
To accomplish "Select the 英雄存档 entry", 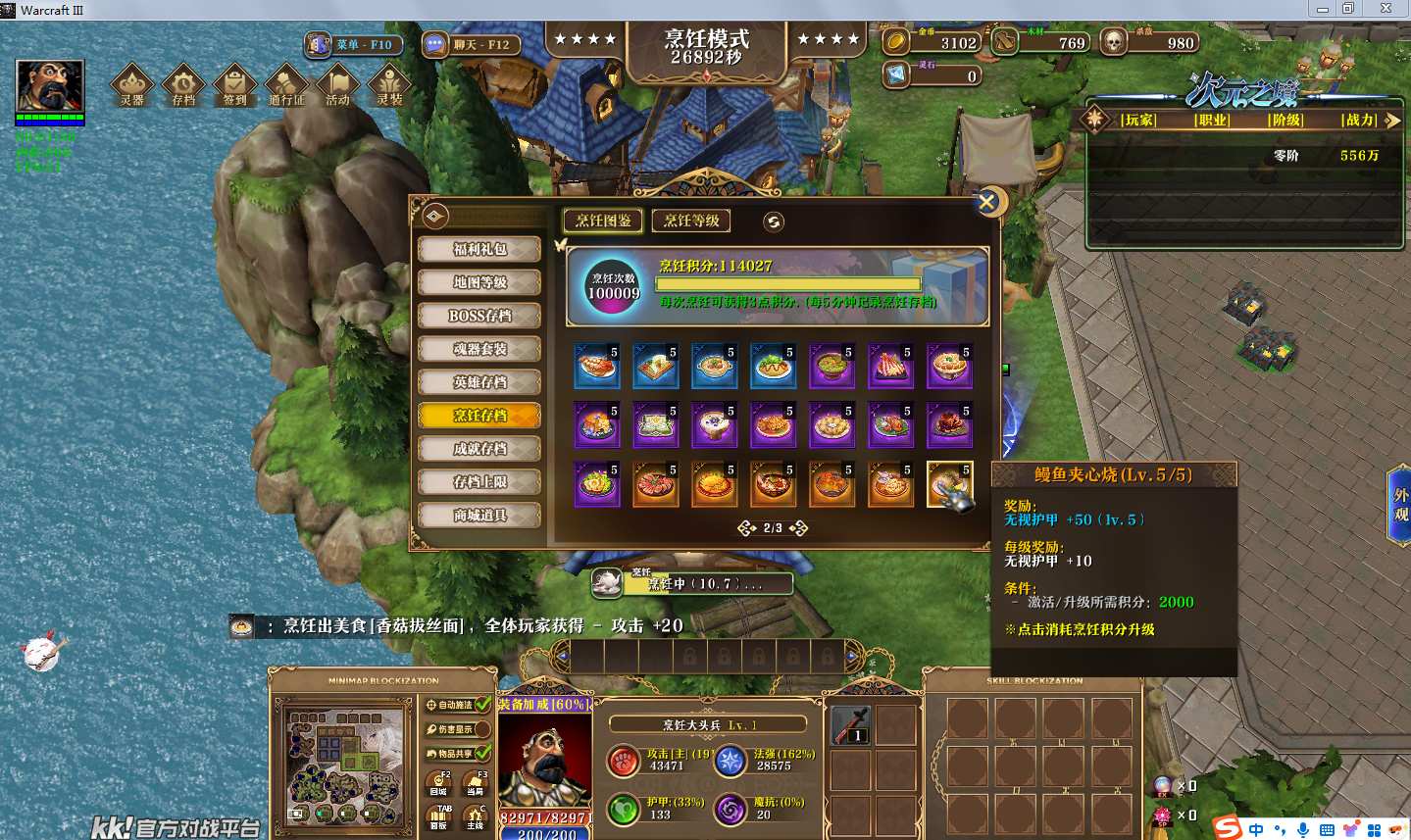I will coord(479,382).
